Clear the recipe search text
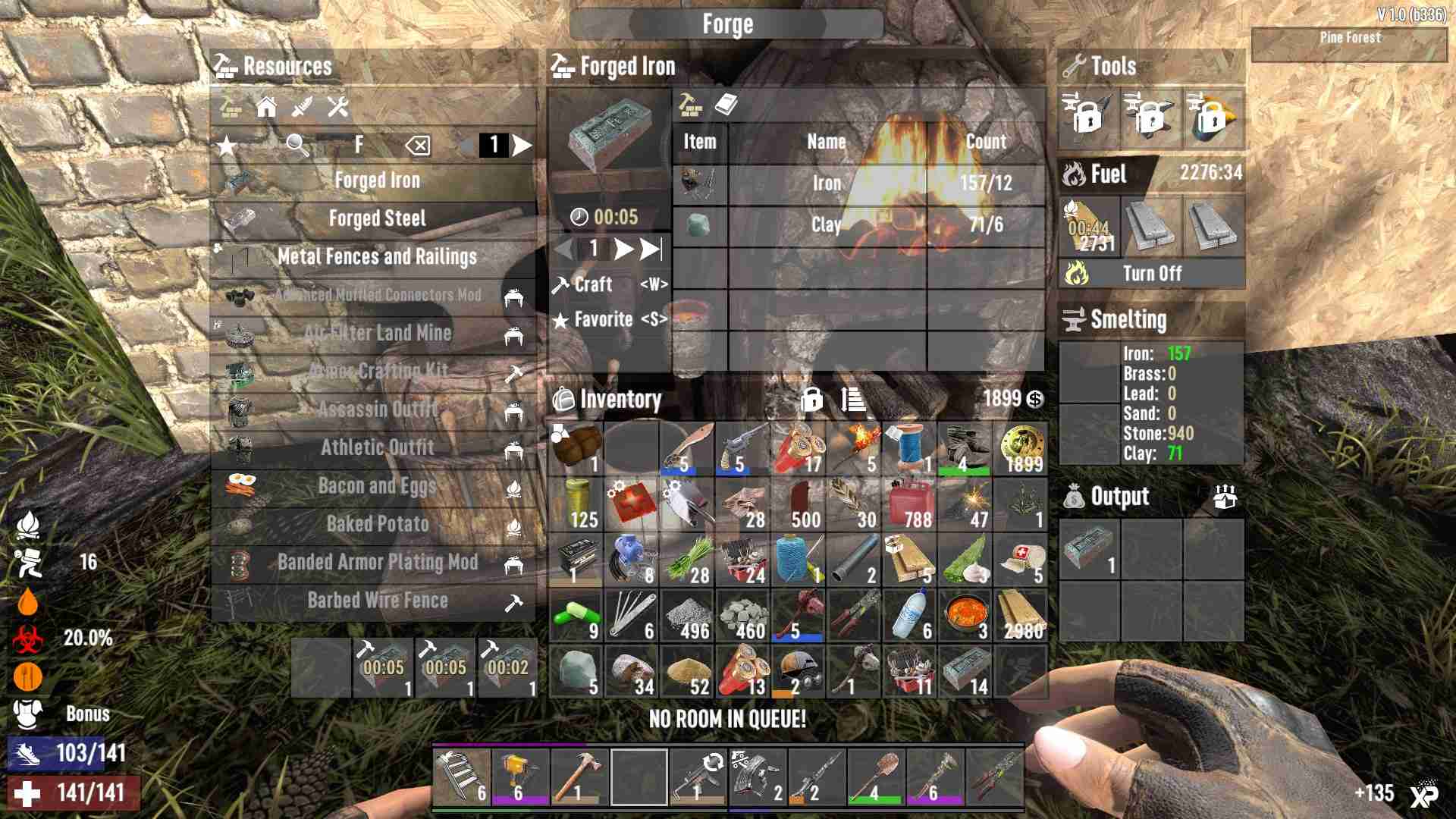This screenshot has width=1456, height=819. [418, 145]
